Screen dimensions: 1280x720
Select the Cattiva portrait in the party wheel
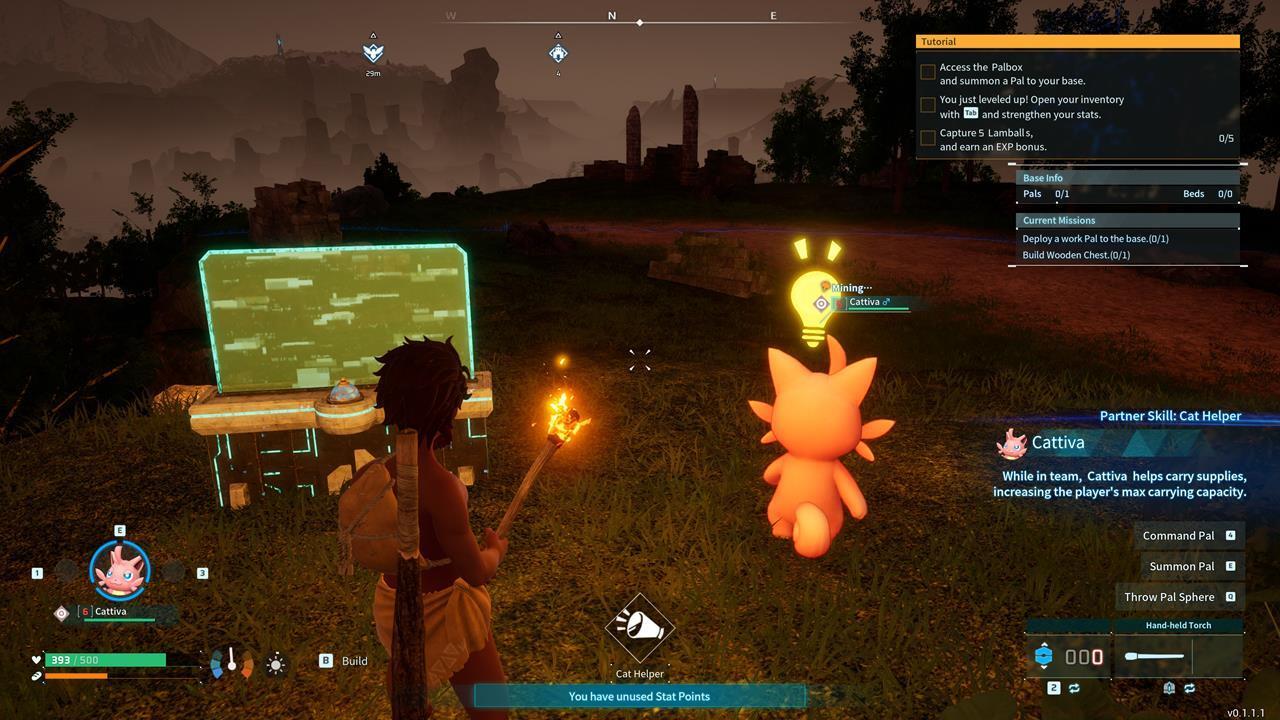click(x=120, y=569)
